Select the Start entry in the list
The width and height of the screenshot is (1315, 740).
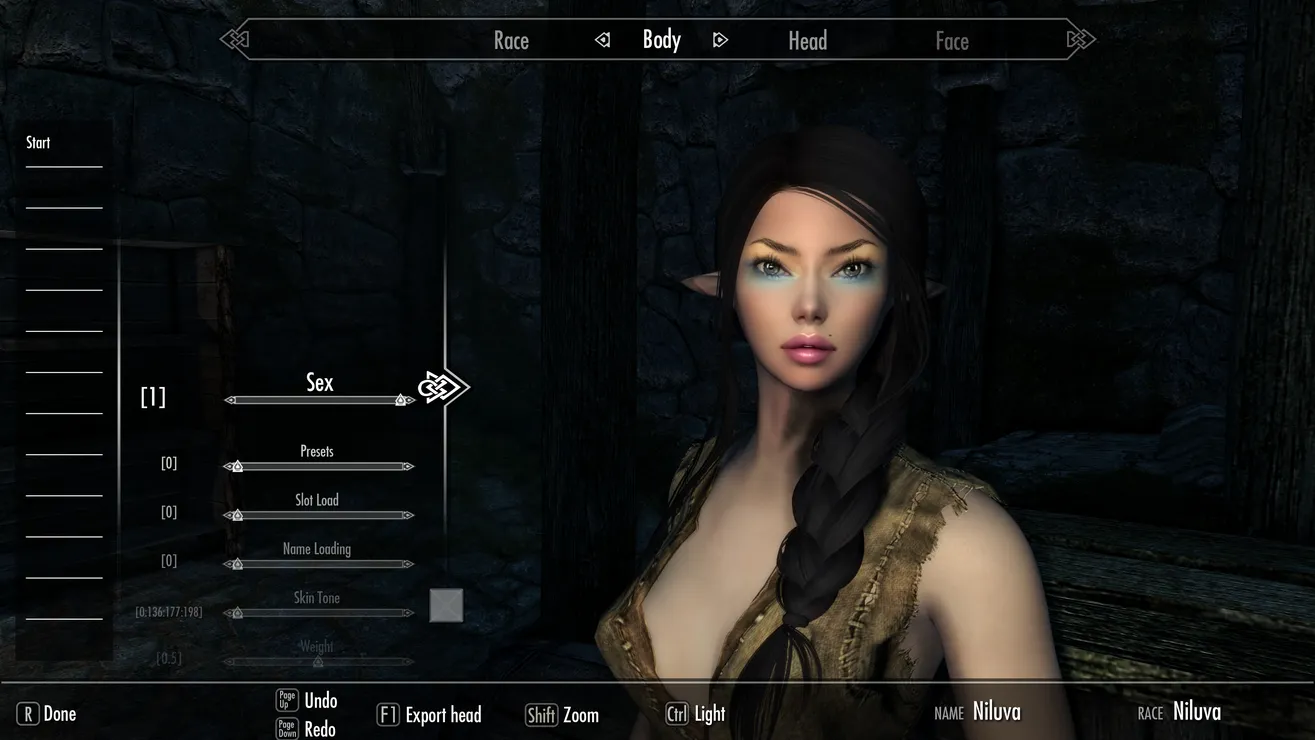(x=39, y=143)
